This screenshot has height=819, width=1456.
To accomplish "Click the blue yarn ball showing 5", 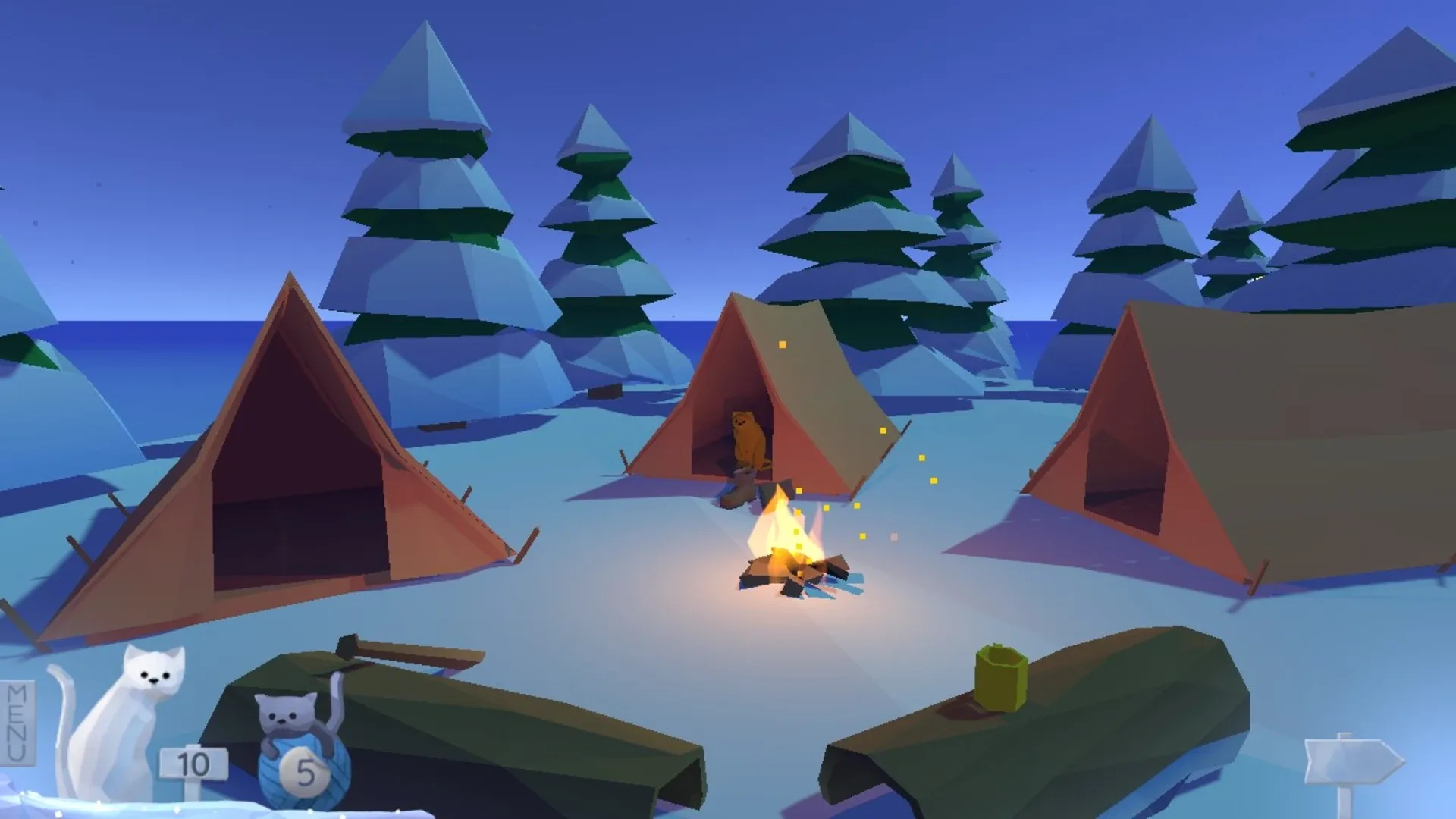I will (x=303, y=766).
